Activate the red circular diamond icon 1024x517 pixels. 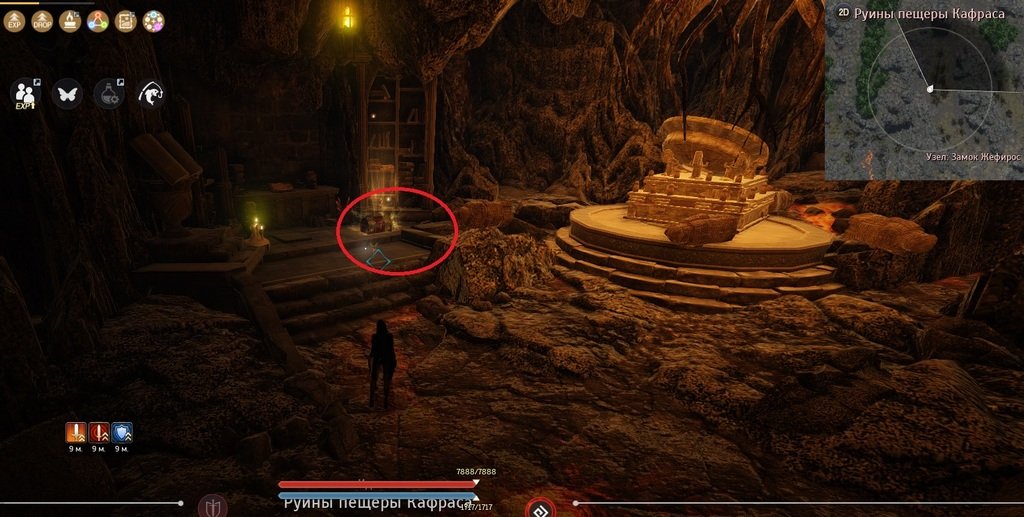[541, 508]
